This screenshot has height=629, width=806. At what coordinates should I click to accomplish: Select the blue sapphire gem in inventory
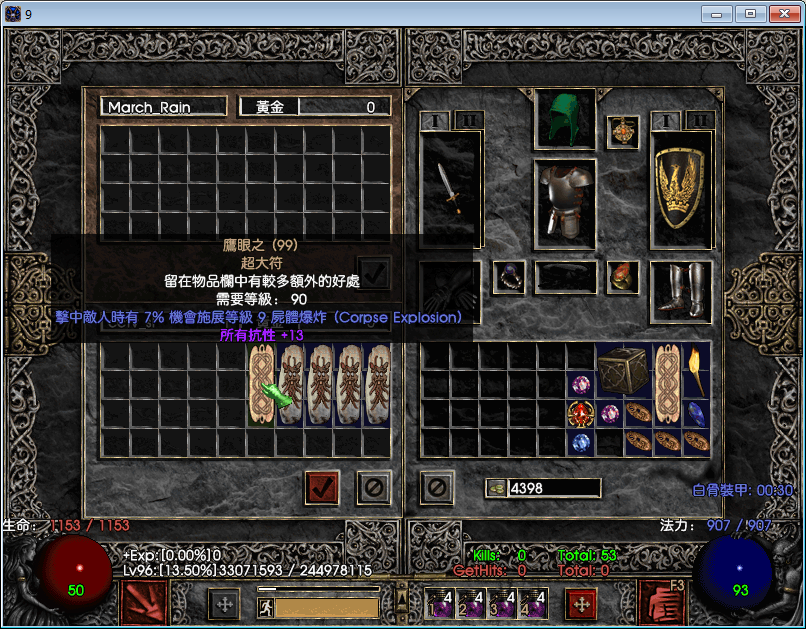[696, 413]
